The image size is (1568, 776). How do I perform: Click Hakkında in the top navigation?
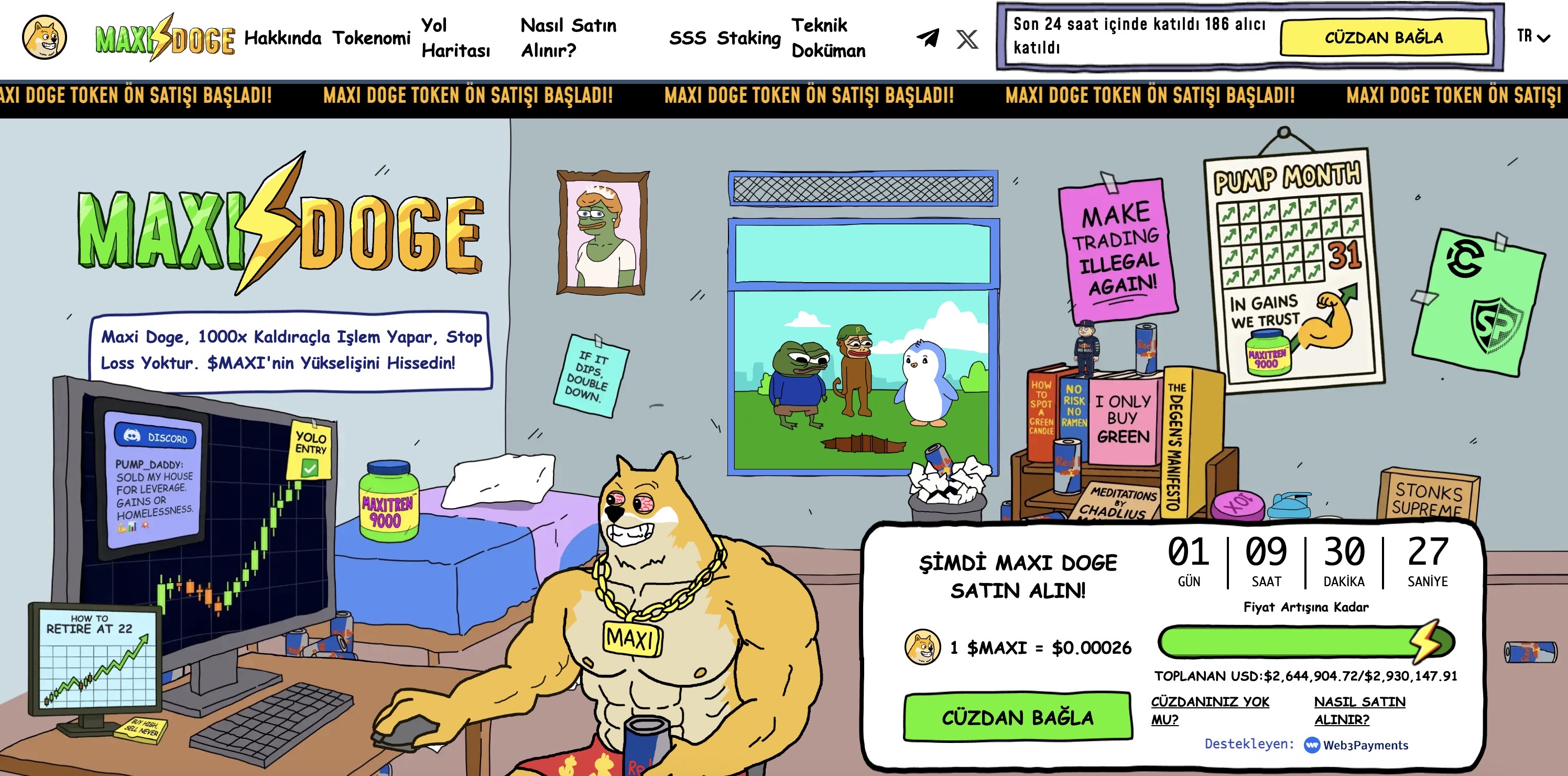(282, 38)
